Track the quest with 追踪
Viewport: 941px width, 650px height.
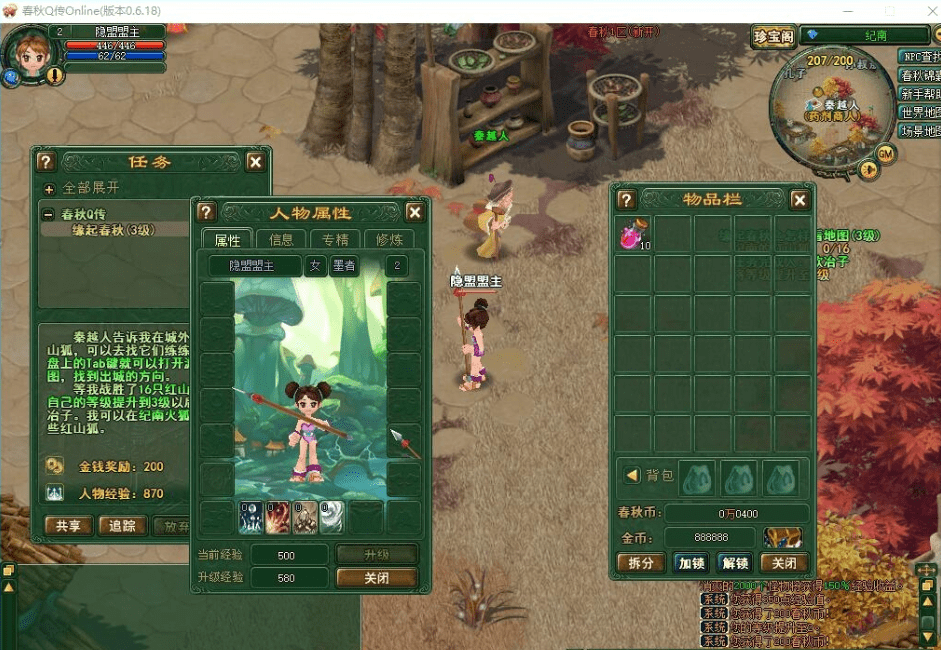pyautogui.click(x=122, y=526)
